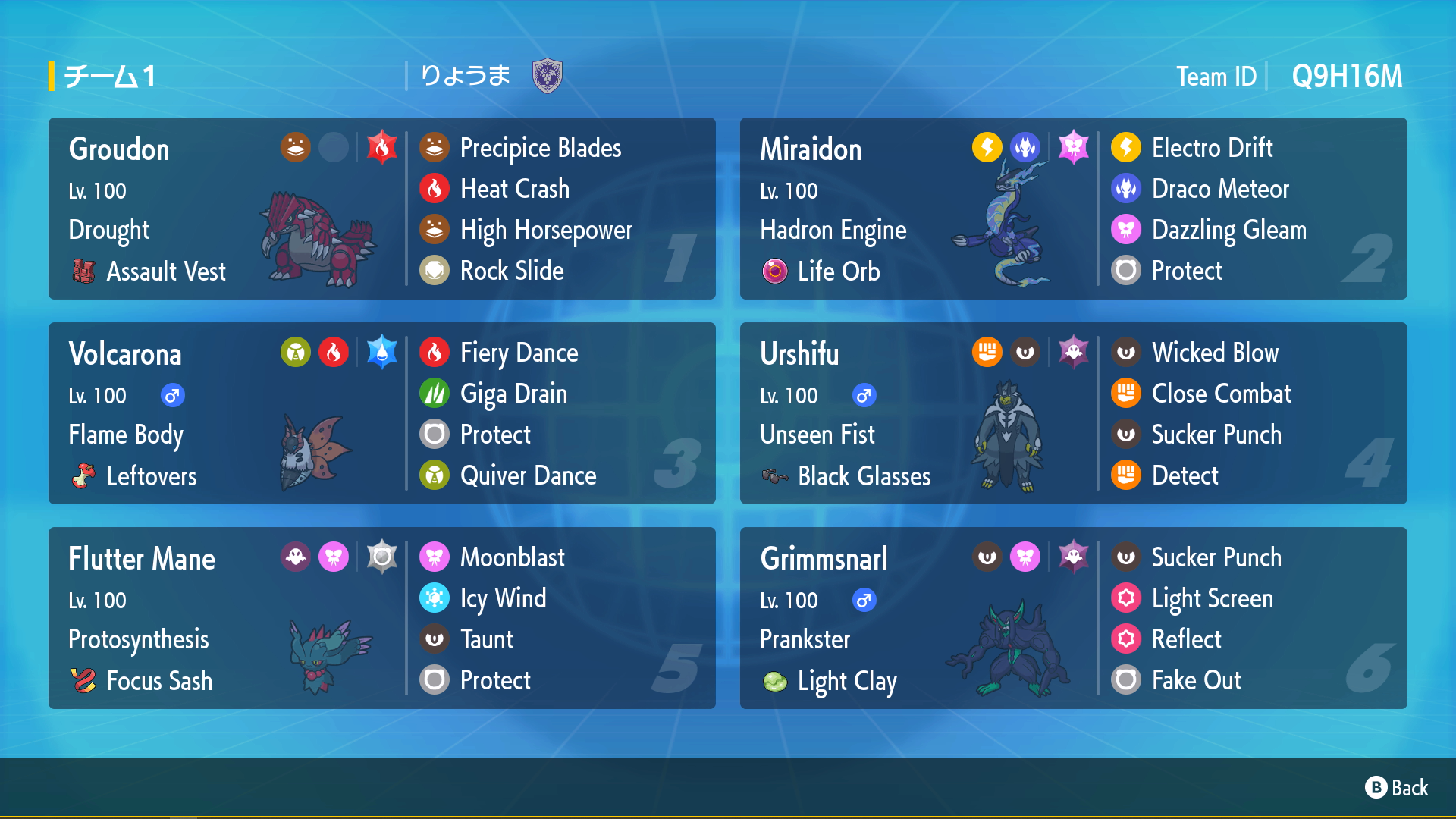Select the Miraidon team card

(x=1073, y=209)
